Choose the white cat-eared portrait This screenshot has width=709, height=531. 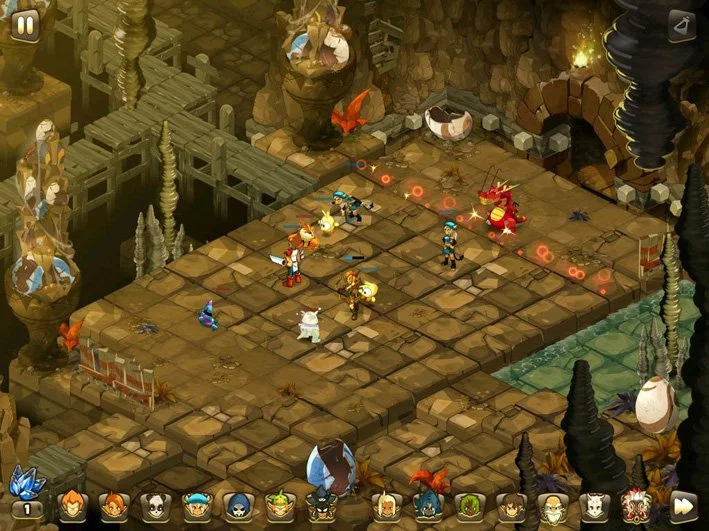pos(594,505)
